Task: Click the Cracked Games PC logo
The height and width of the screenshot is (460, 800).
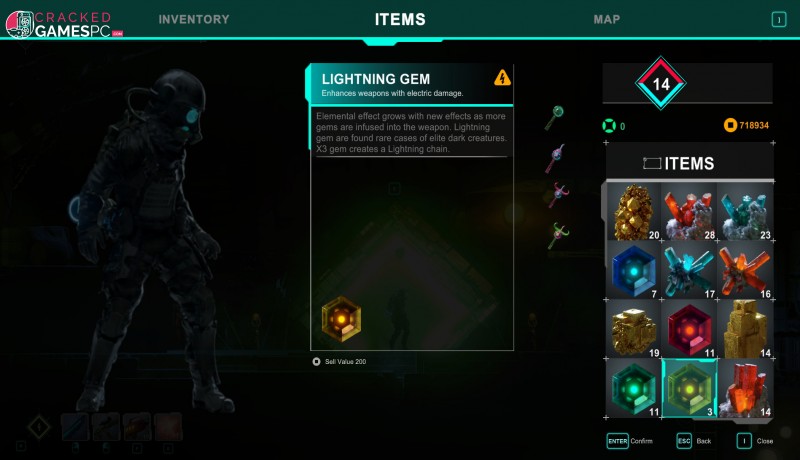Action: pos(62,24)
